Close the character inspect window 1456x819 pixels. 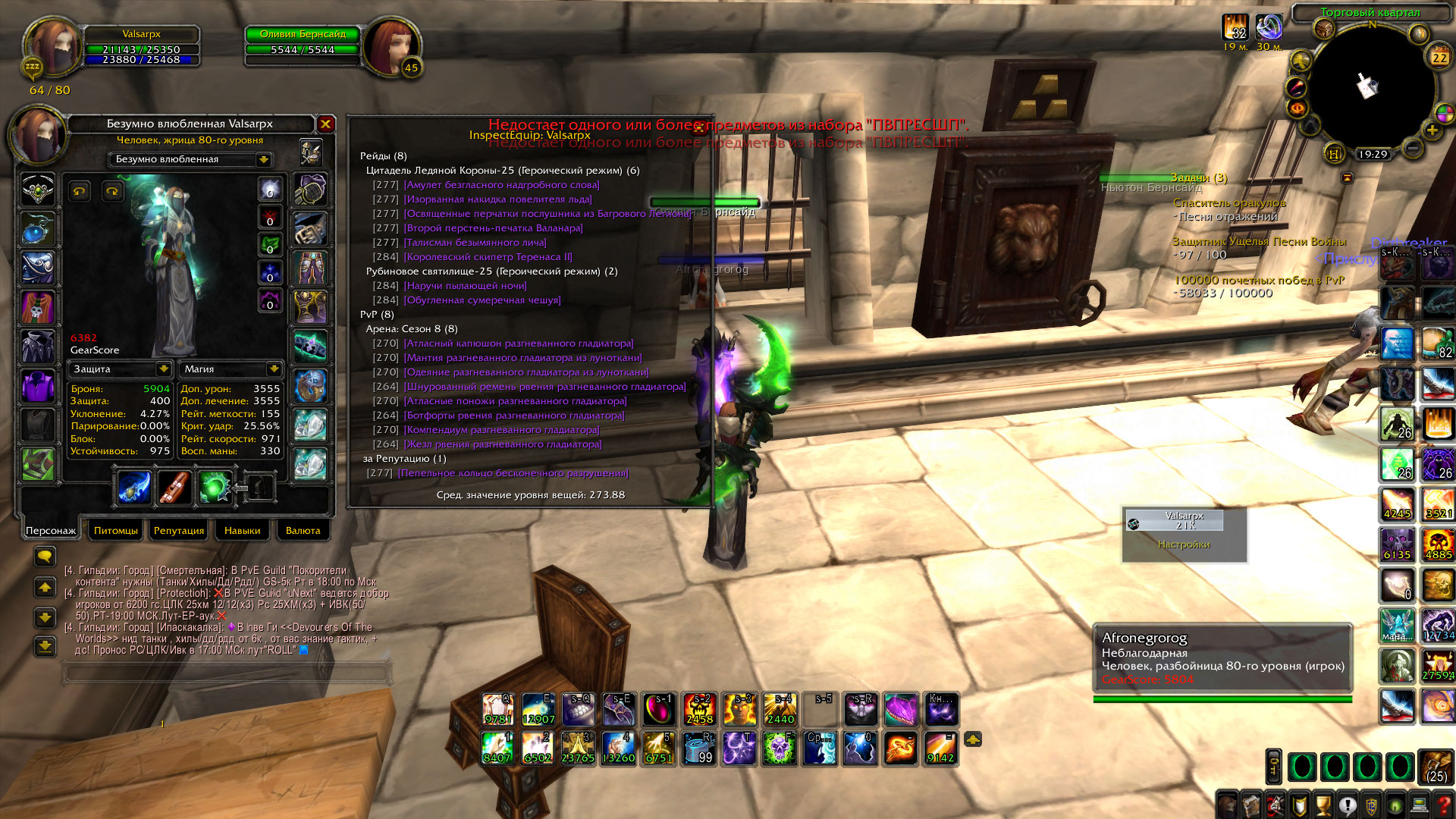tap(325, 124)
